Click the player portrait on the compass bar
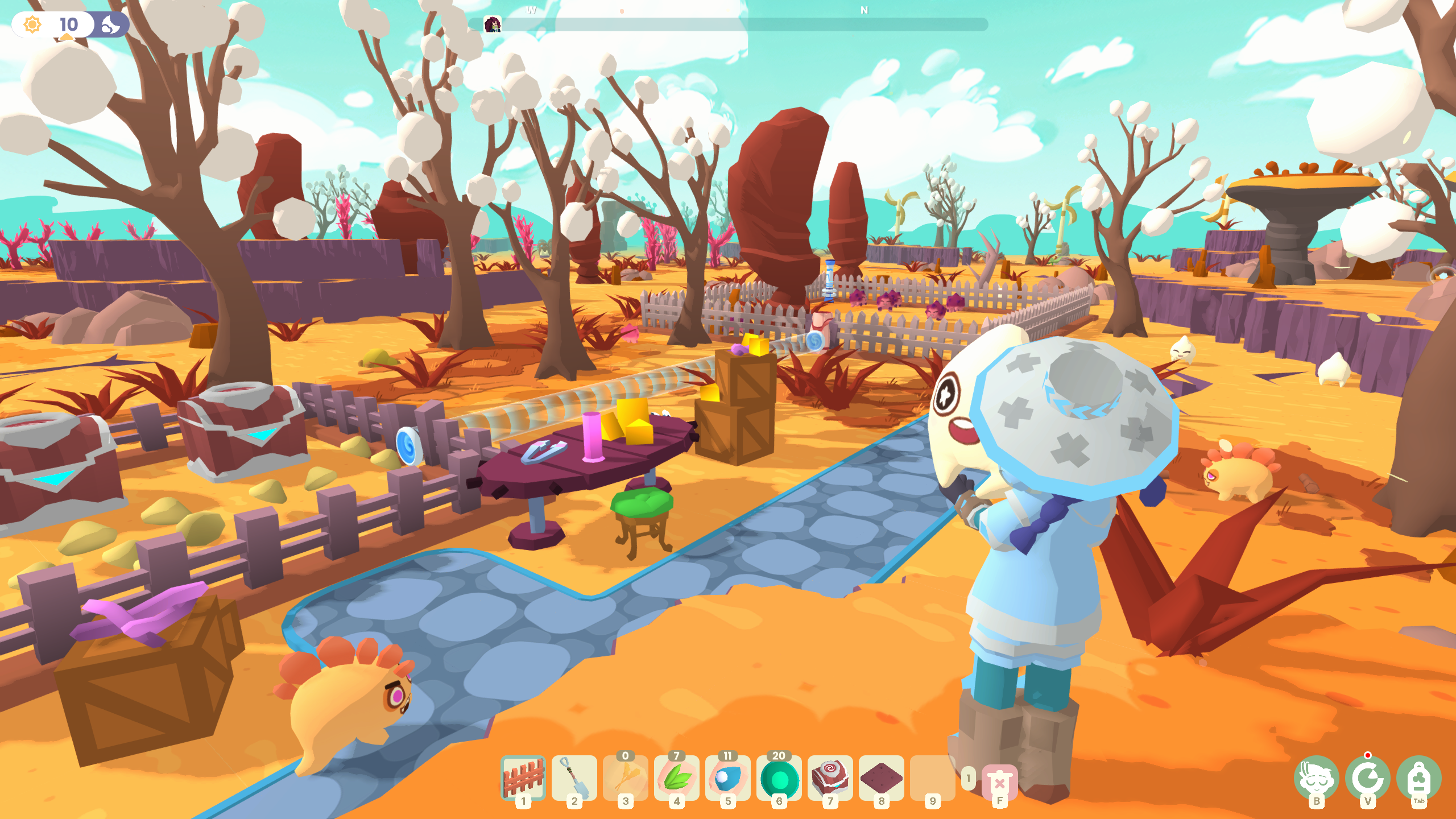This screenshot has height=819, width=1456. click(x=493, y=24)
